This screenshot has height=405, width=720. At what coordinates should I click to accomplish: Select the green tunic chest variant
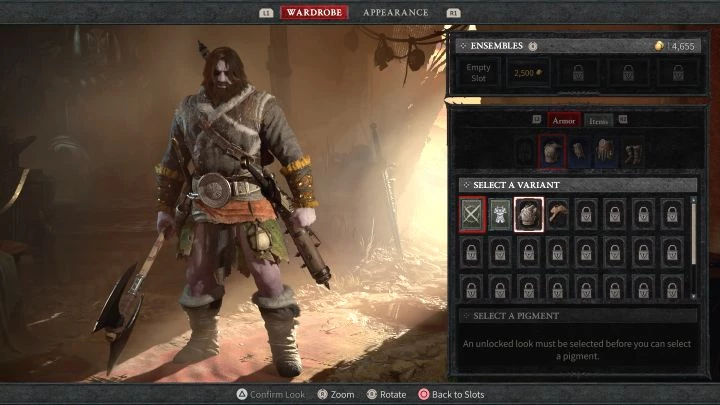click(x=501, y=214)
